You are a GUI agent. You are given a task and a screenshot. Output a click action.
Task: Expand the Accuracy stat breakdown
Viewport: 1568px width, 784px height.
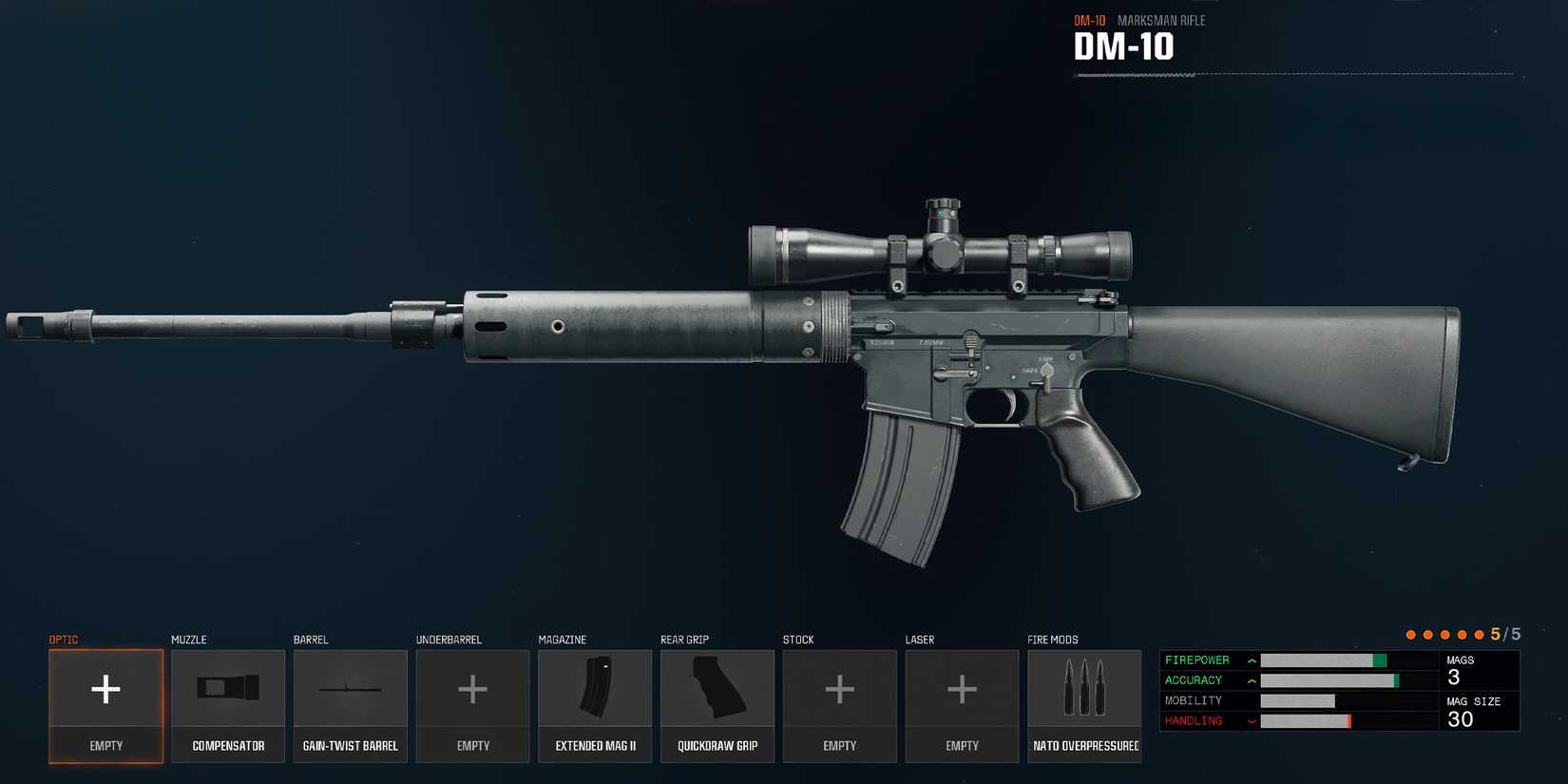pos(1252,680)
